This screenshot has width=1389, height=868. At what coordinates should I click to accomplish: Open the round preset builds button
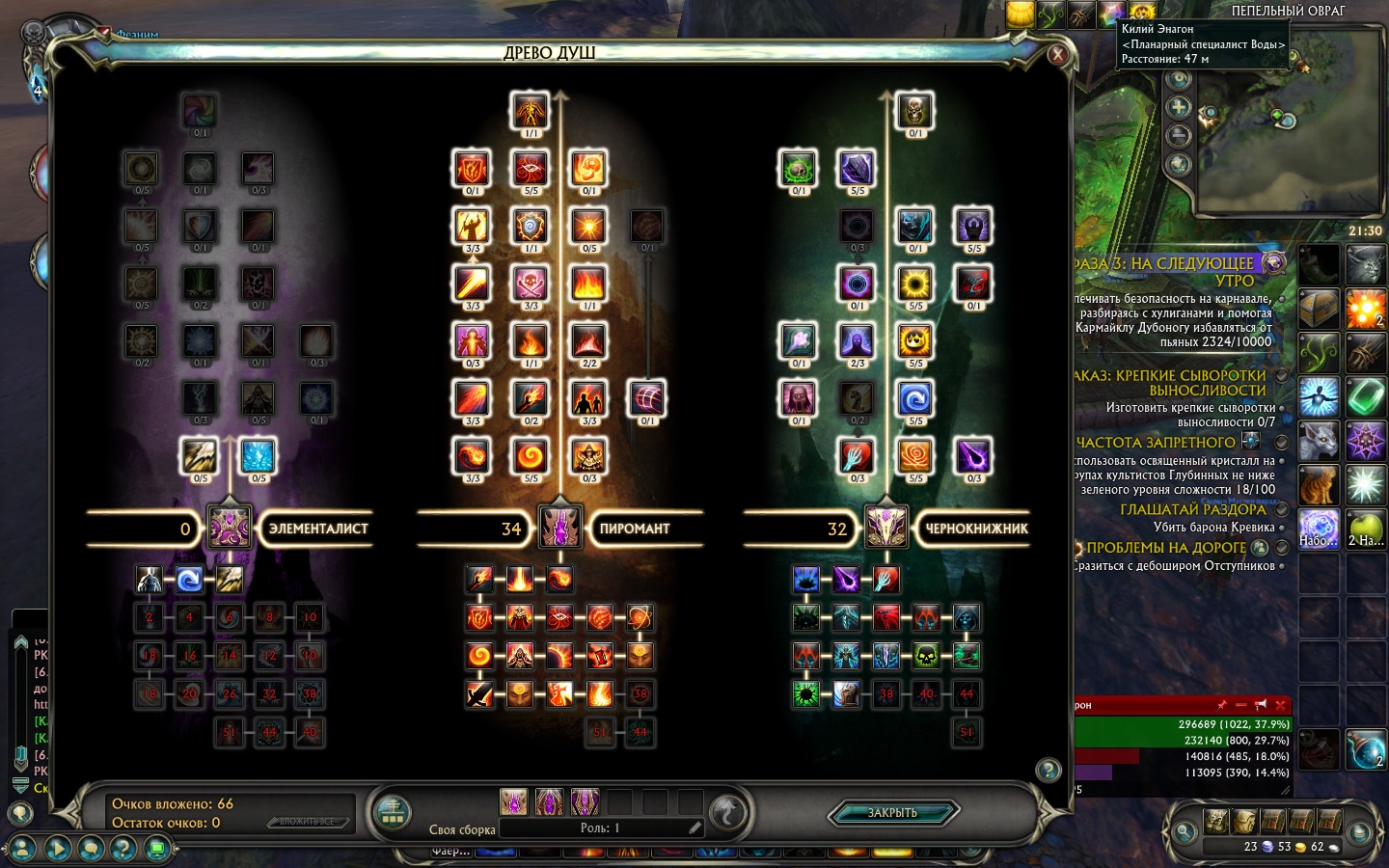392,812
